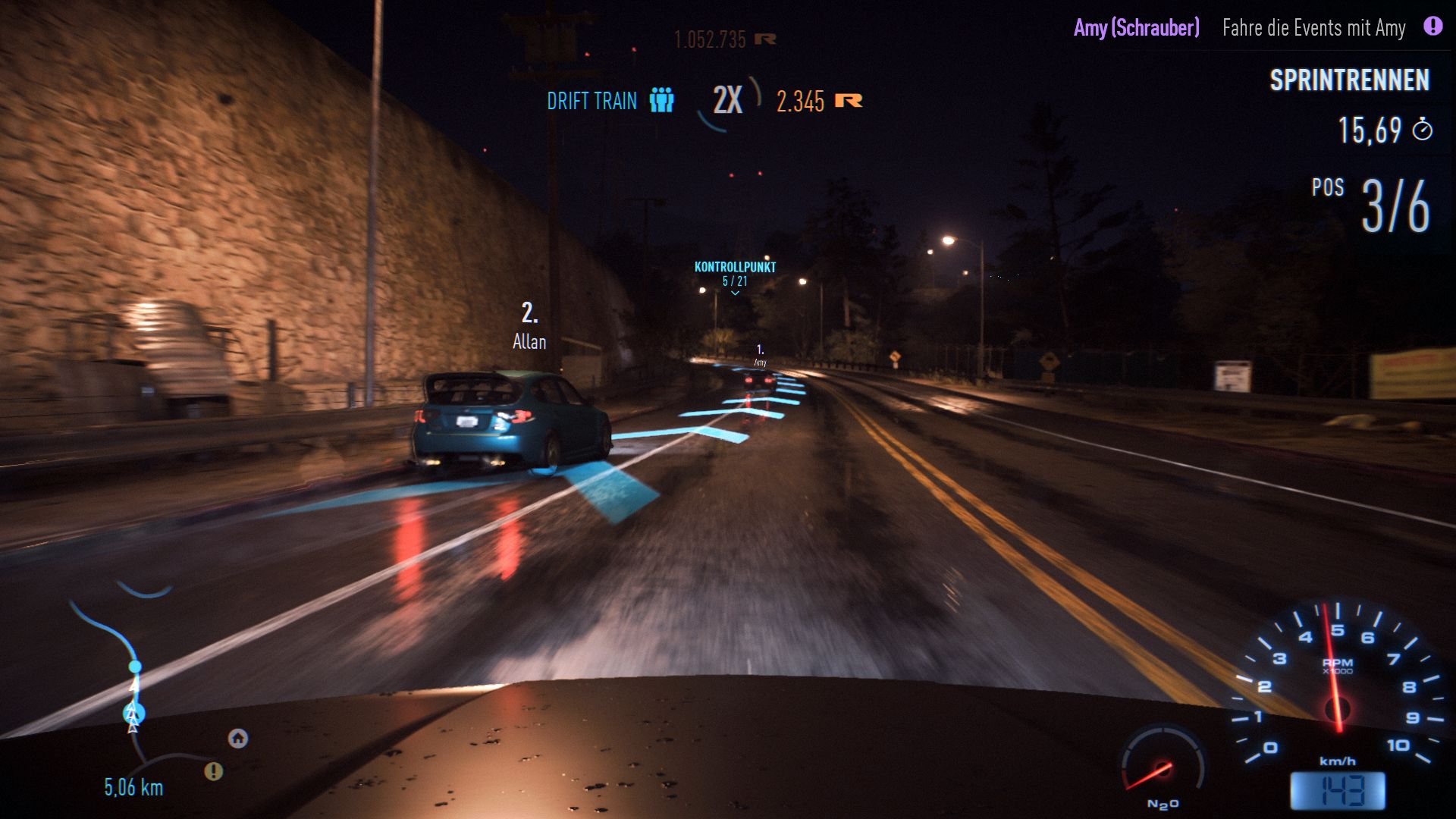Image resolution: width=1456 pixels, height=819 pixels.
Task: Click the stopwatch icon beside 15,69
Action: coord(1424,129)
